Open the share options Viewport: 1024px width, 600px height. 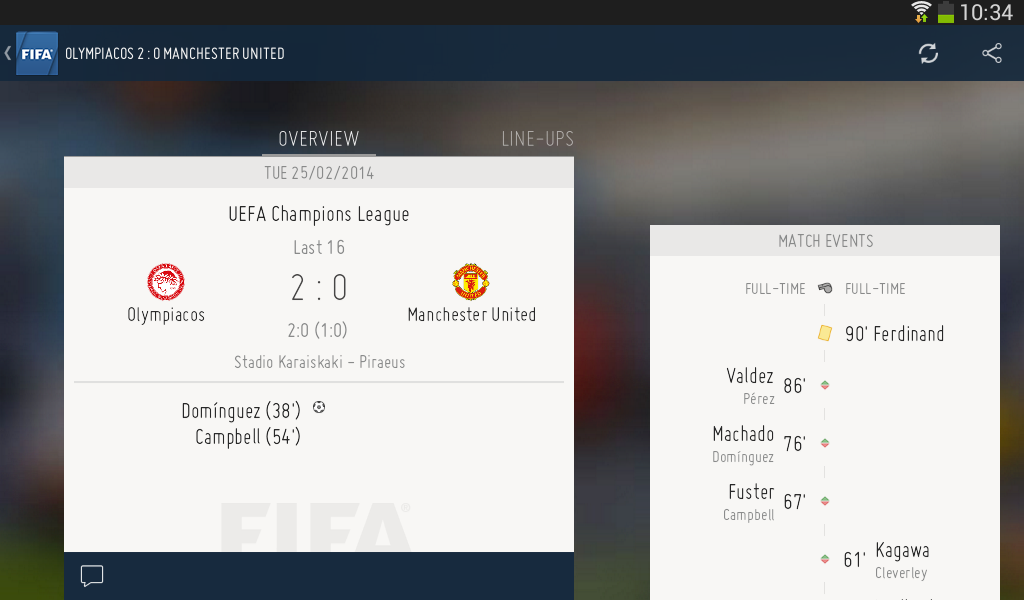click(x=992, y=54)
